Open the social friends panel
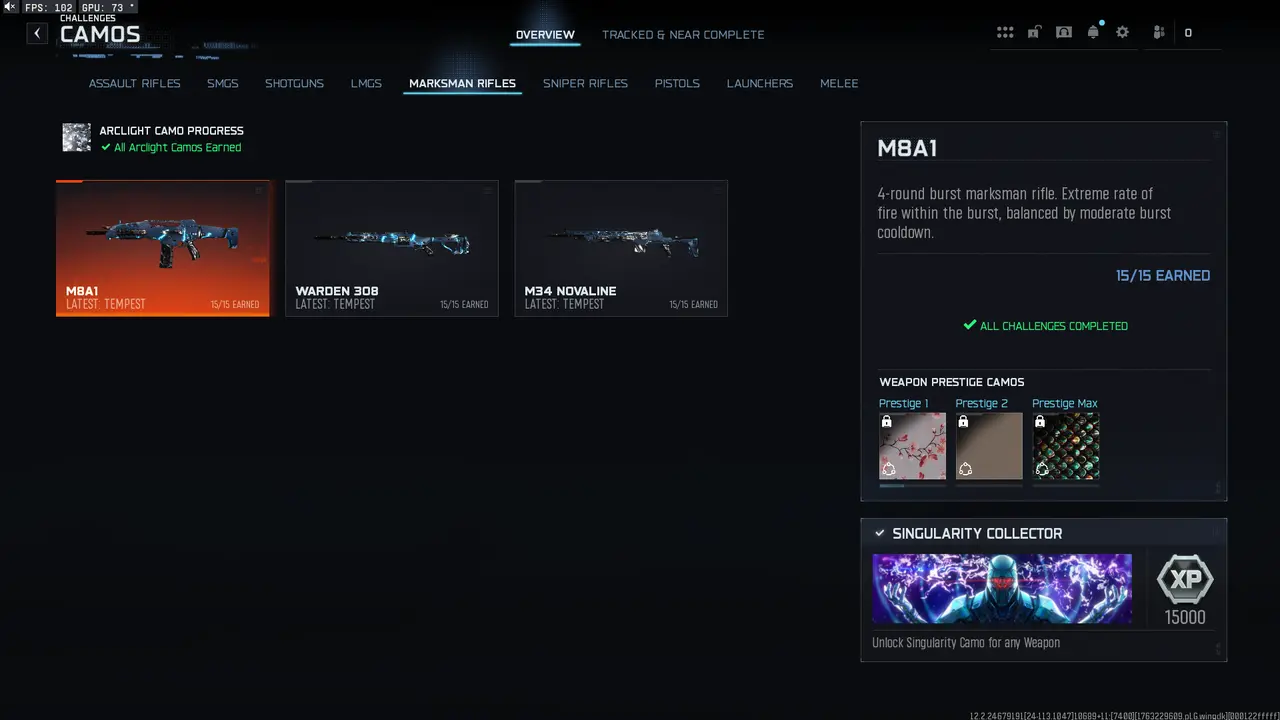This screenshot has width=1280, height=720. [x=1158, y=32]
